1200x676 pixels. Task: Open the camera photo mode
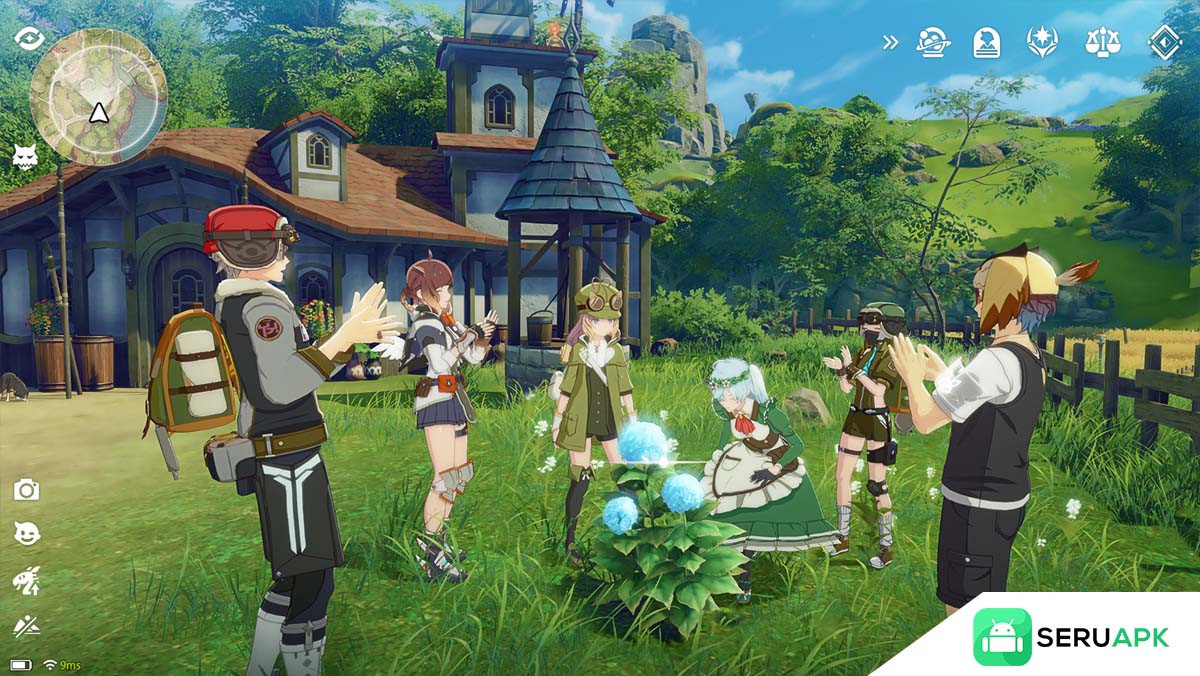click(26, 489)
